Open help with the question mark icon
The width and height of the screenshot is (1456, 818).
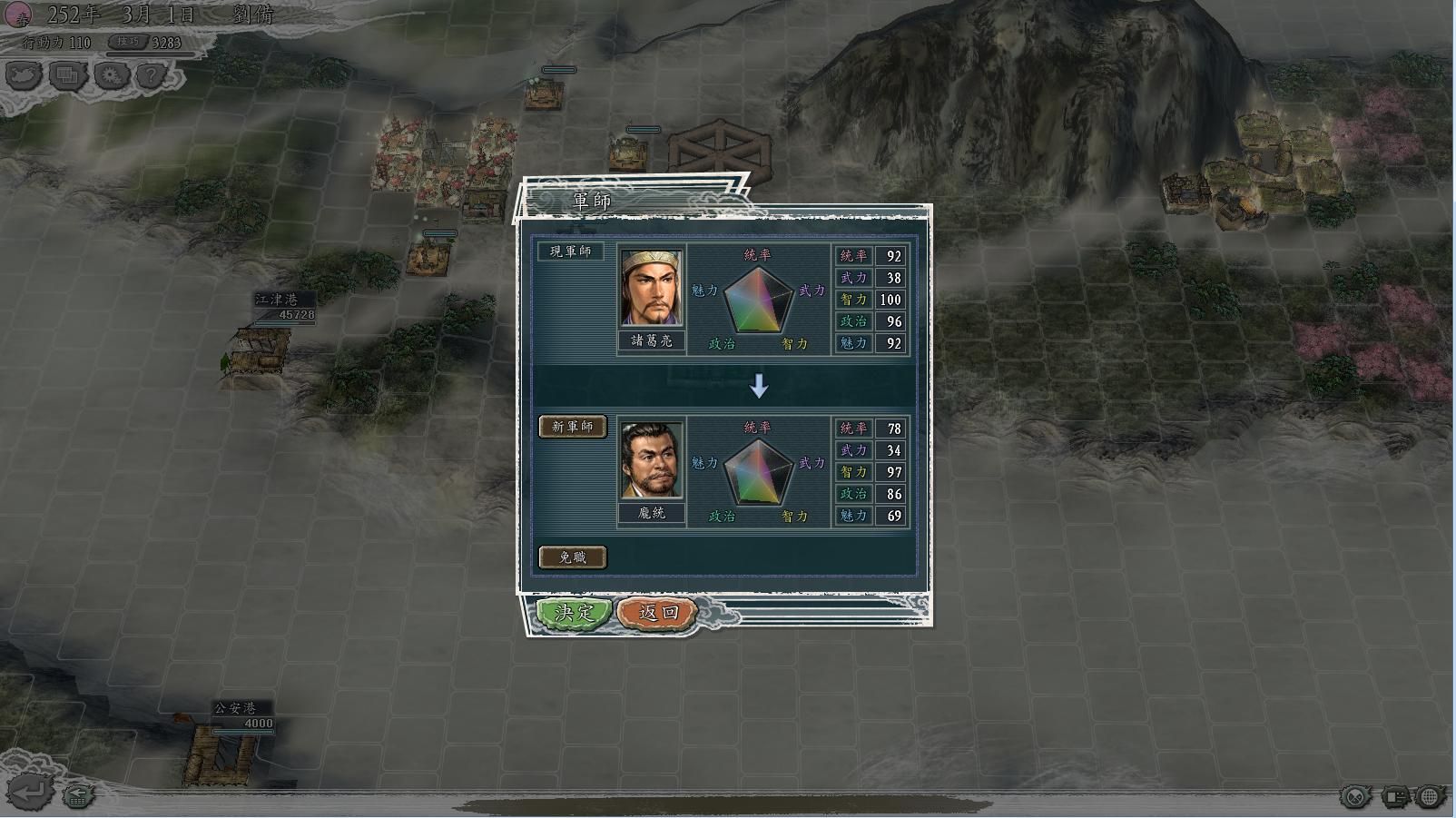pos(152,75)
